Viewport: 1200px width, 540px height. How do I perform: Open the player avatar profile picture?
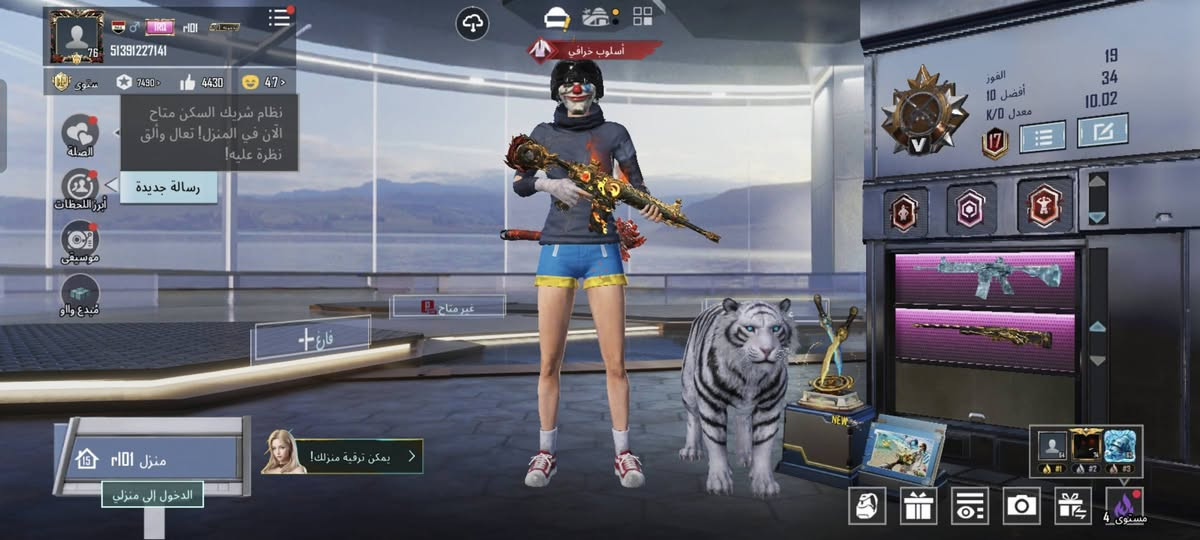(x=76, y=37)
